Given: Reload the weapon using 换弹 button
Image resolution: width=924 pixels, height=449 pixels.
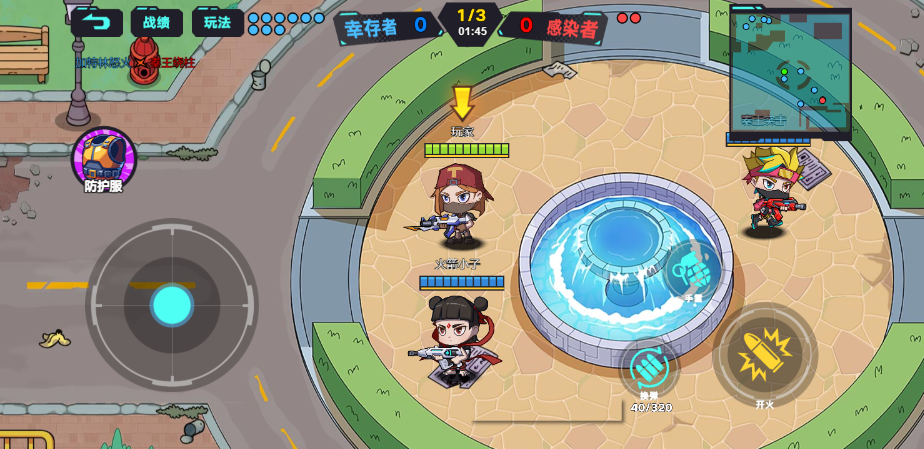Looking at the screenshot, I should click(649, 367).
